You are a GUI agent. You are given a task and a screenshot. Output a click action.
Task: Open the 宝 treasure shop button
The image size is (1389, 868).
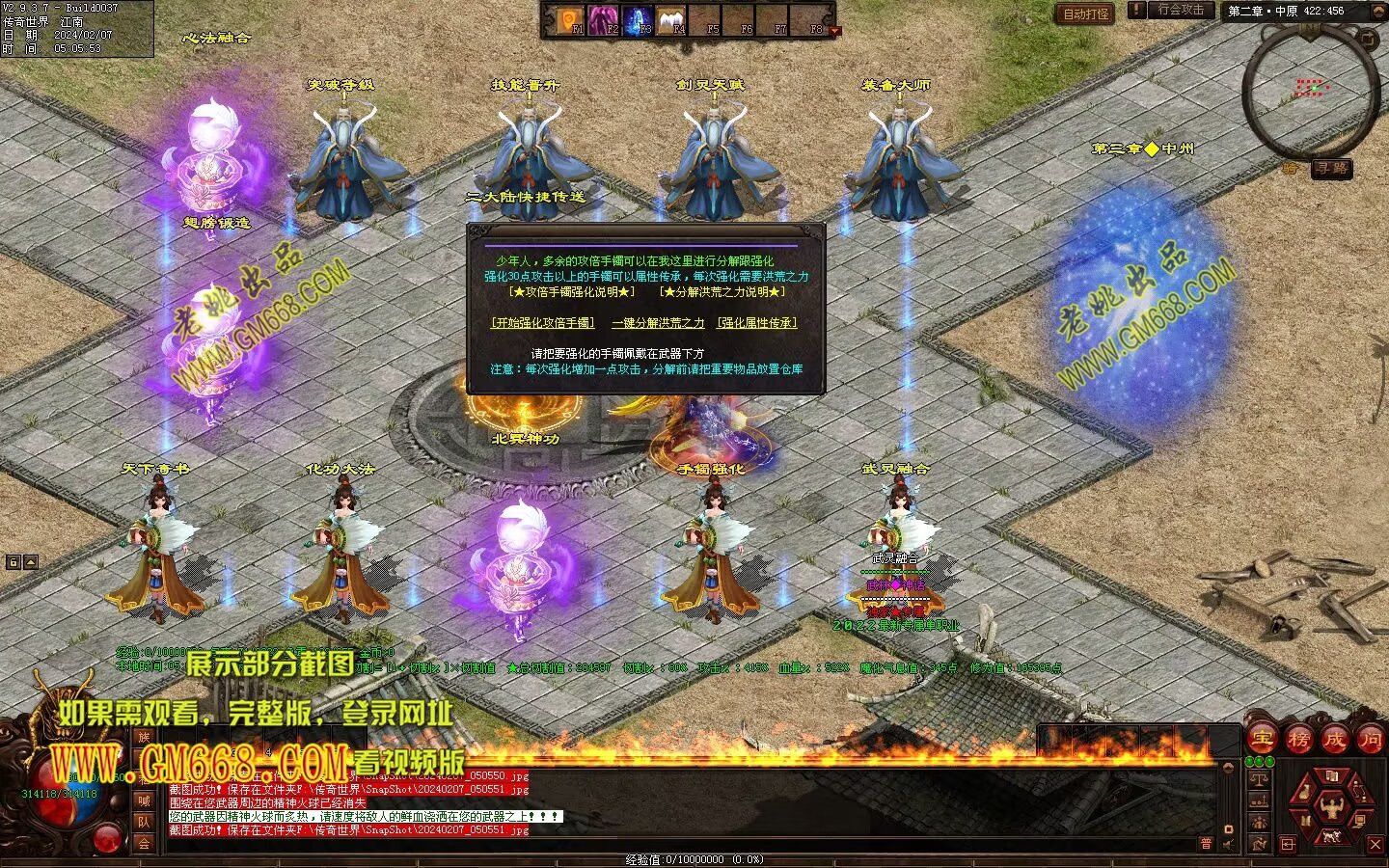[1263, 740]
